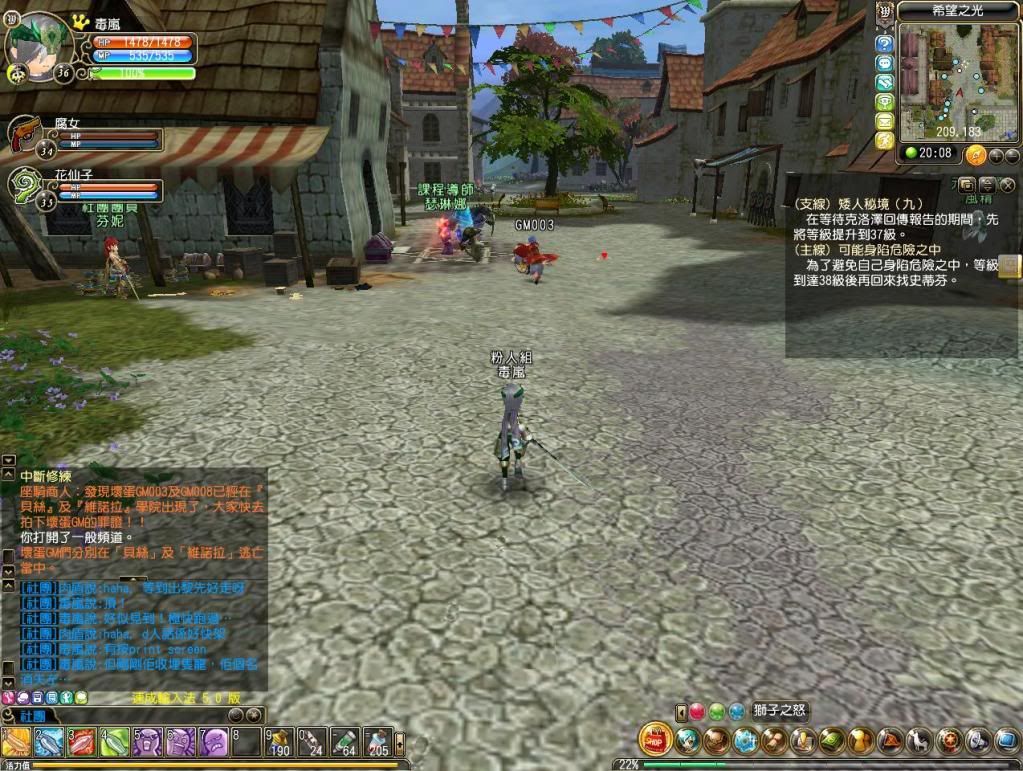
Task: Use the potion in hotbar slot 9
Action: 279,742
